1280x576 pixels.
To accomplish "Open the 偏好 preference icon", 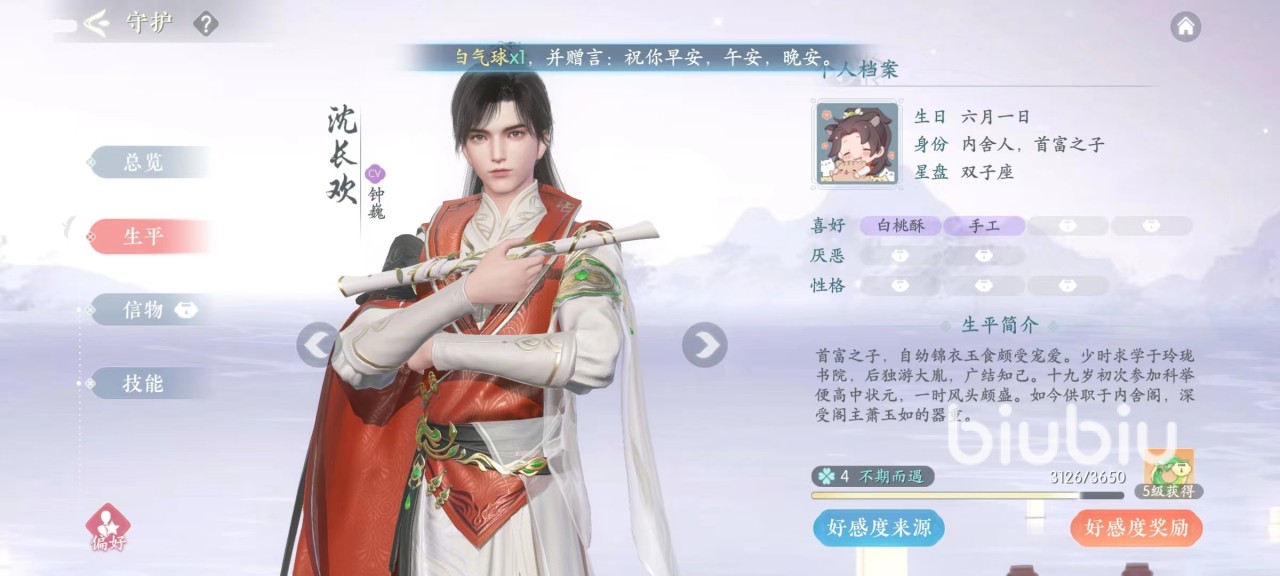I will tap(107, 526).
